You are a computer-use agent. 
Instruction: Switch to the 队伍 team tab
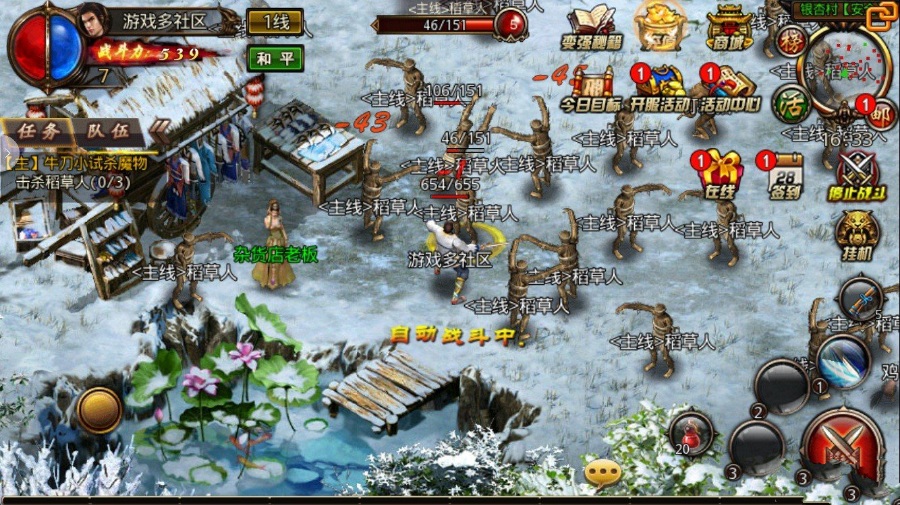107,130
